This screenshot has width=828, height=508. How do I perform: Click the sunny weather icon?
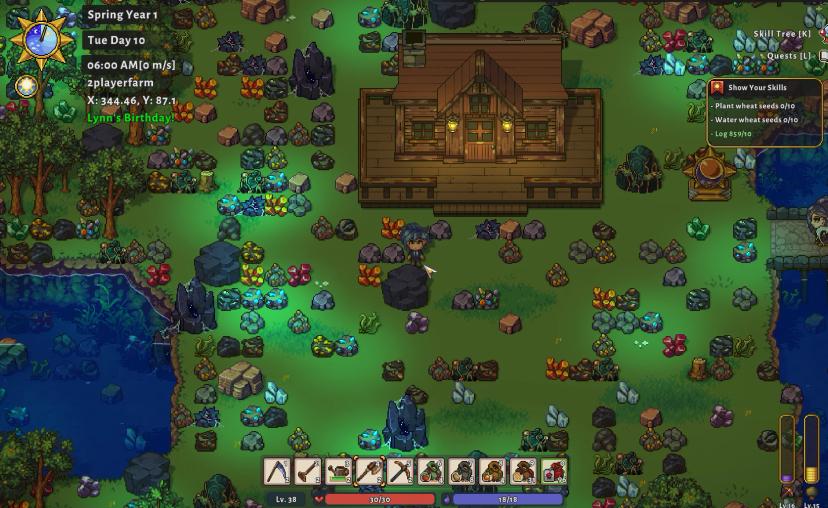tap(27, 86)
